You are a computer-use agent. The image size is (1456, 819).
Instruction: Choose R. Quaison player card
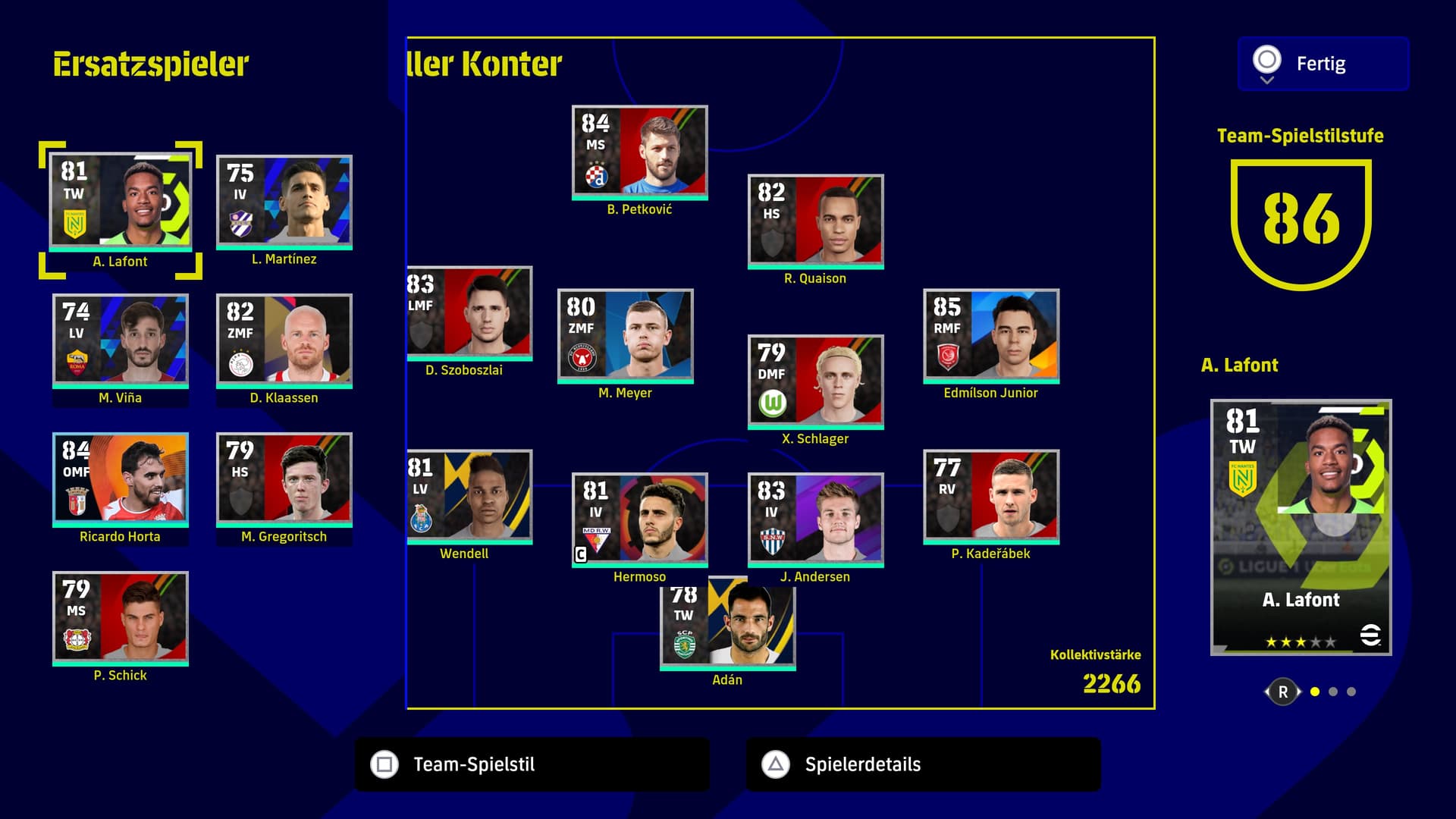click(815, 221)
